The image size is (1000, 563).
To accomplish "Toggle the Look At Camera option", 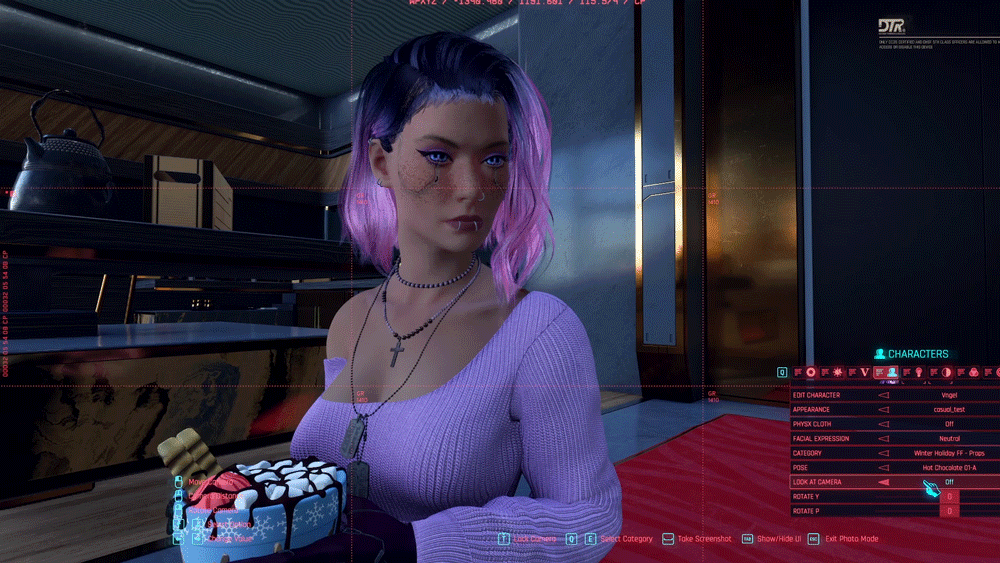I will coord(949,482).
